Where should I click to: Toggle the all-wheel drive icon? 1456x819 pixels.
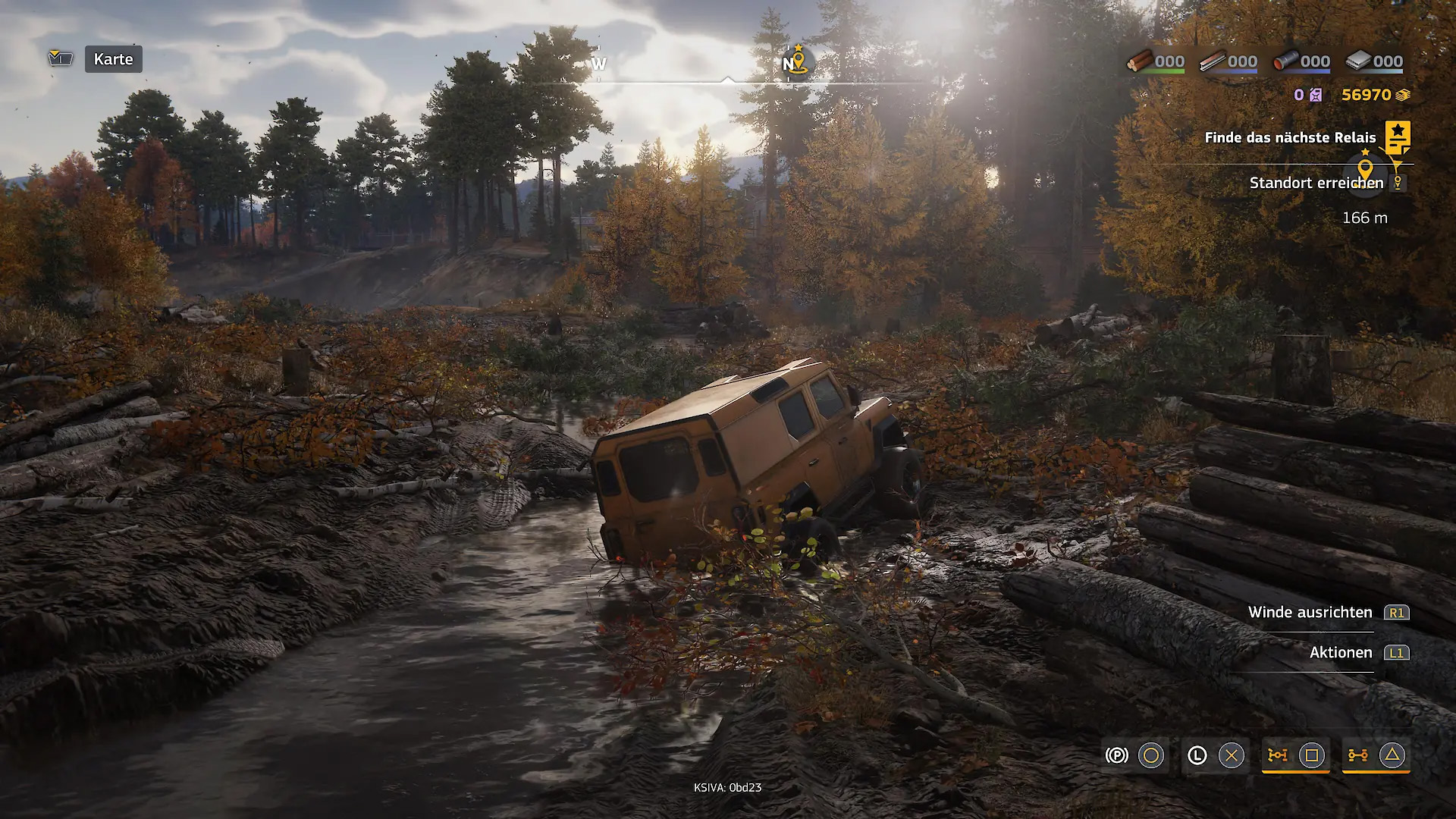coord(1357,755)
